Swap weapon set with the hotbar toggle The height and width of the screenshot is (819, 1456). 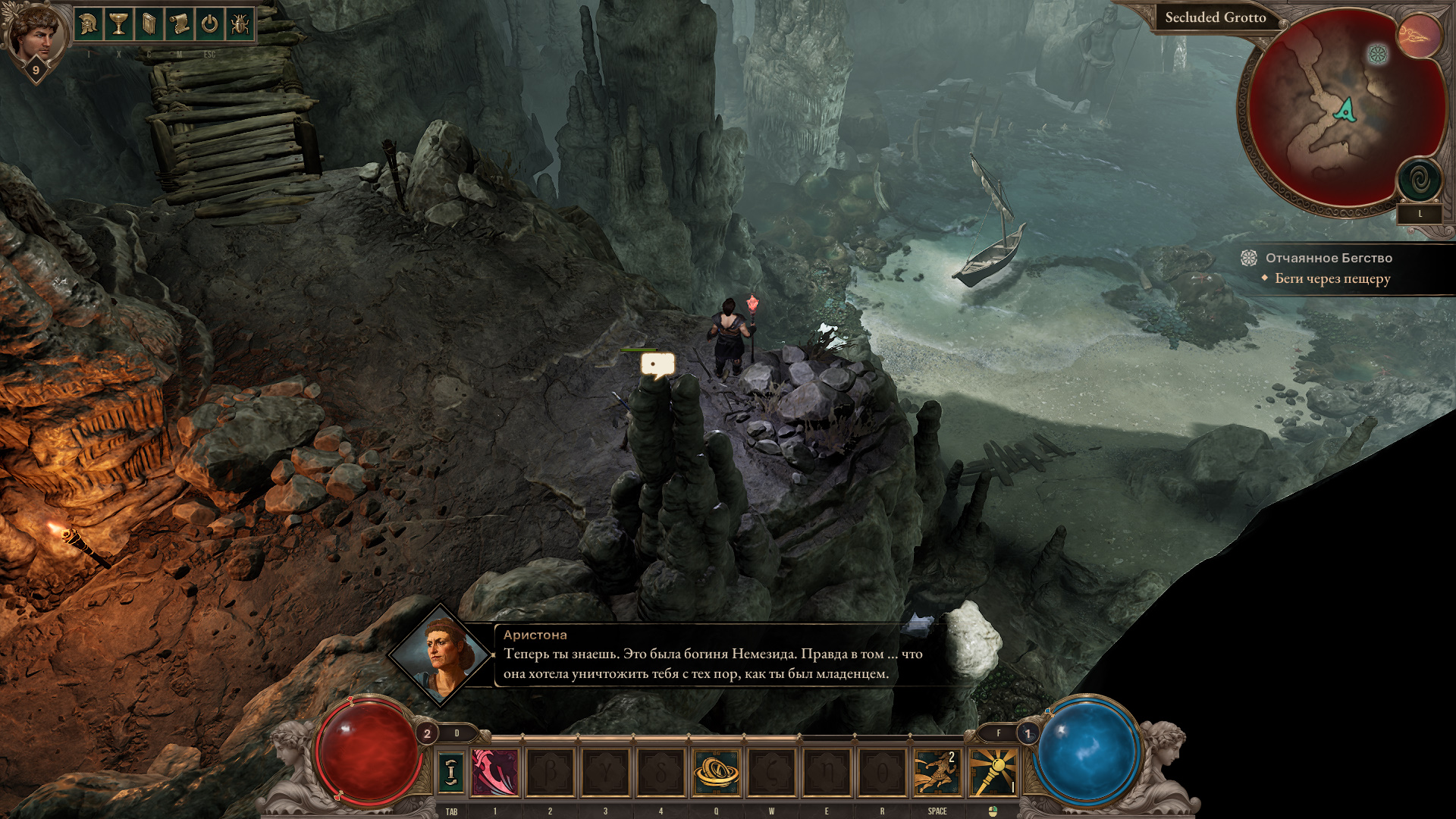(x=451, y=772)
